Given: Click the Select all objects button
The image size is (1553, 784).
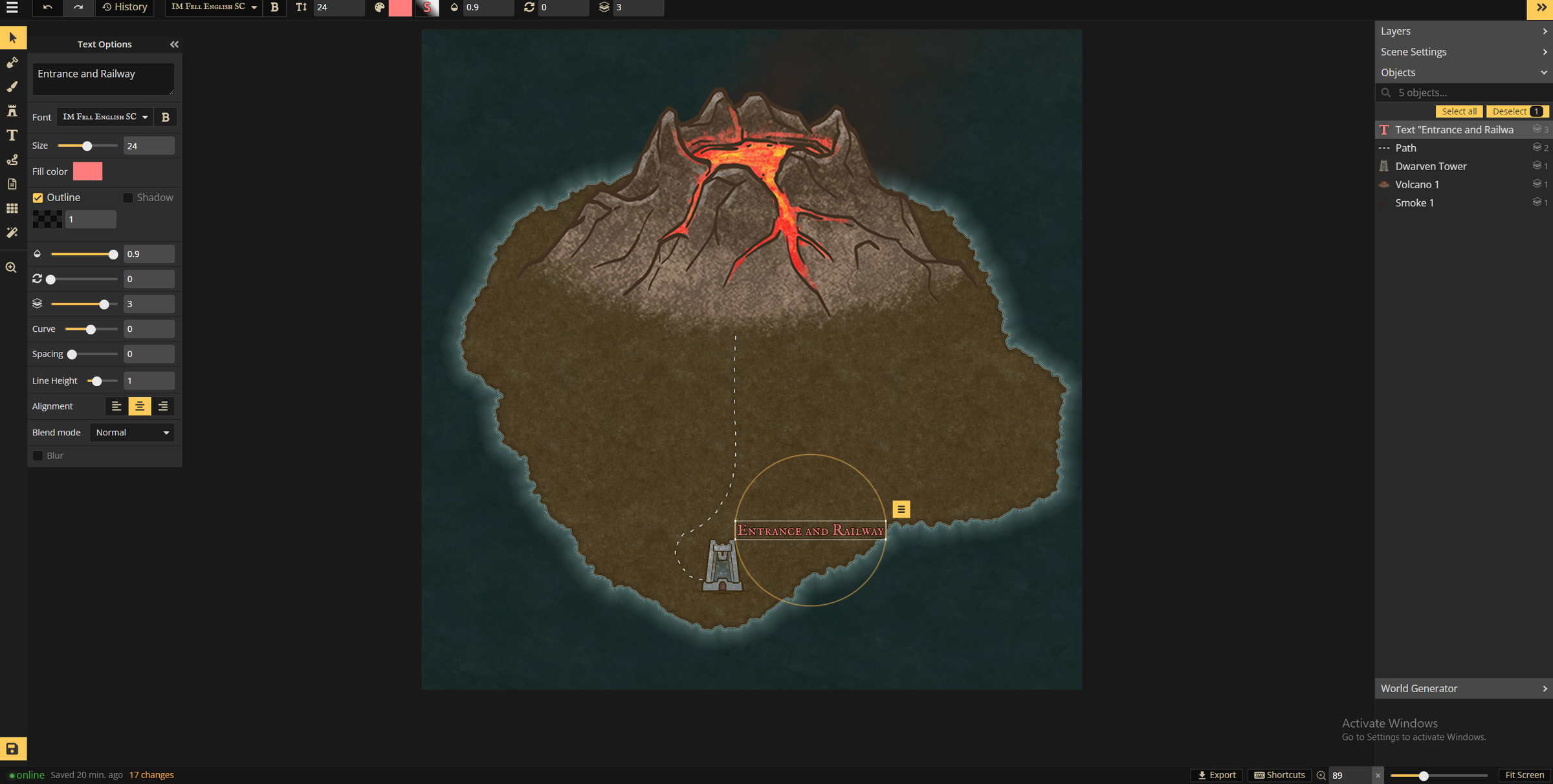Looking at the screenshot, I should 1459,111.
